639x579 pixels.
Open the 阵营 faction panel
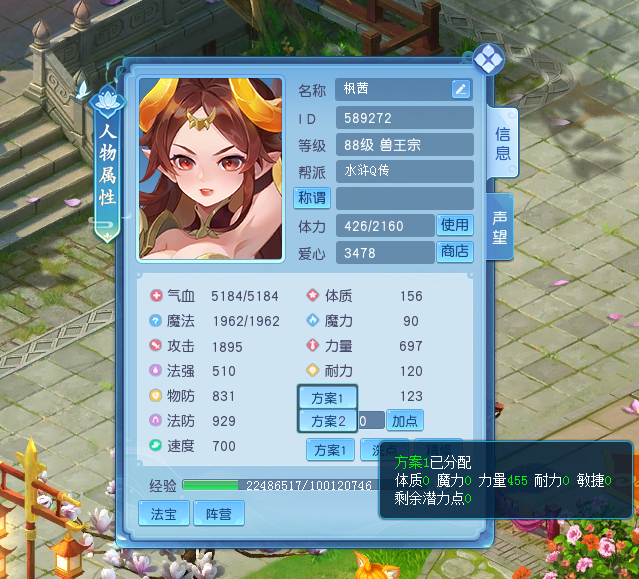click(x=218, y=514)
